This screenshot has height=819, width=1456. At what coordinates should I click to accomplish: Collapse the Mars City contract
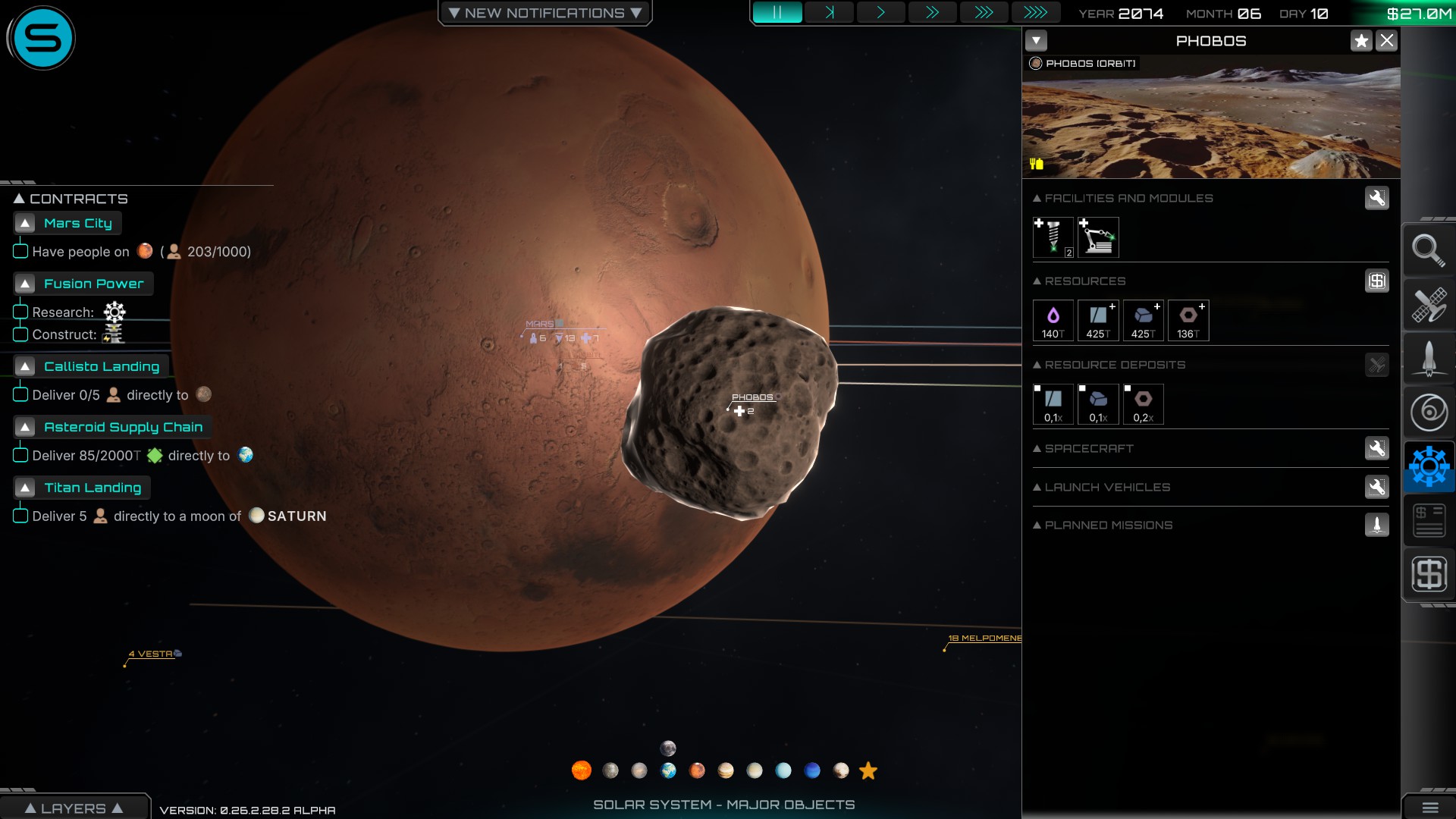click(25, 224)
